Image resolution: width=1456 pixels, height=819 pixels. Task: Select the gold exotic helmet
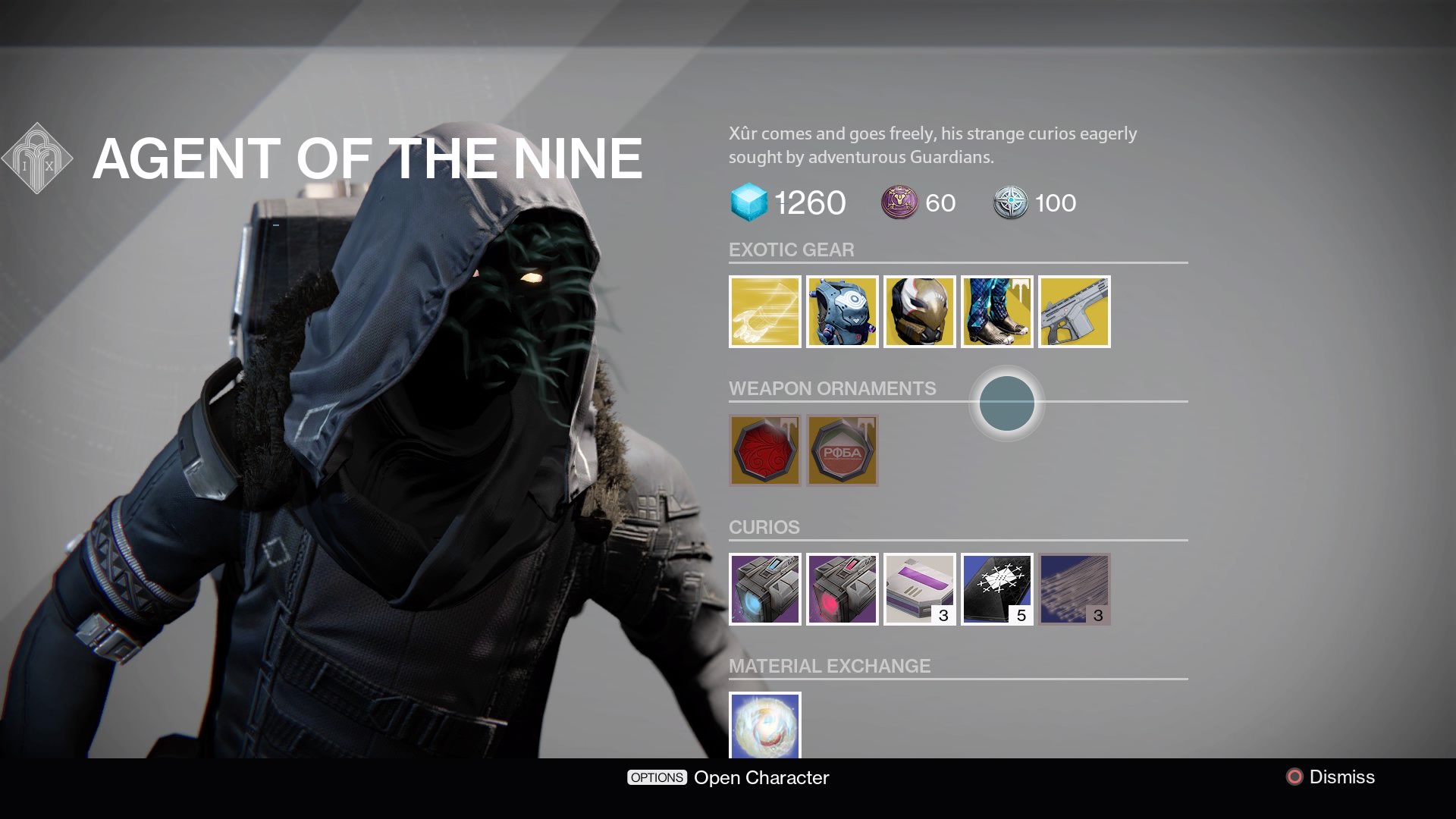click(919, 312)
